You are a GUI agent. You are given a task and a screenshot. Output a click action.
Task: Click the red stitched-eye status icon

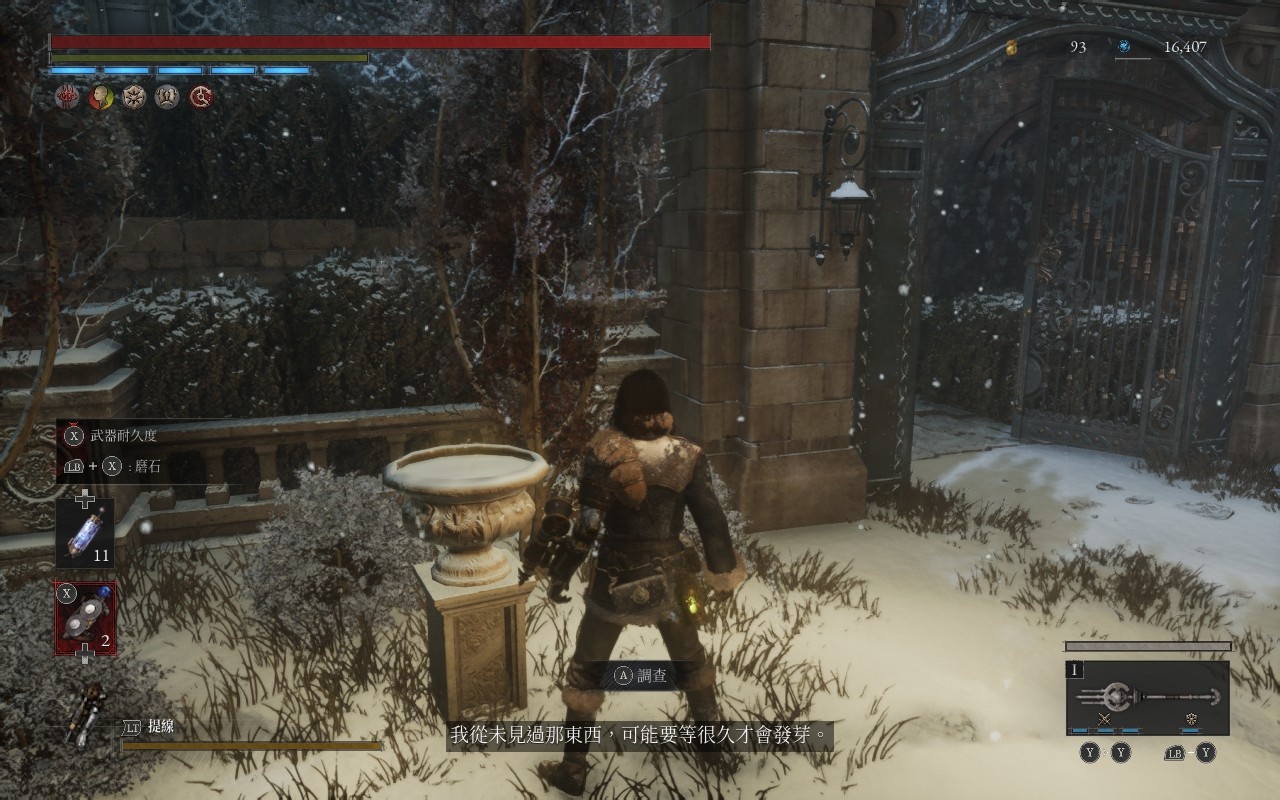[67, 97]
